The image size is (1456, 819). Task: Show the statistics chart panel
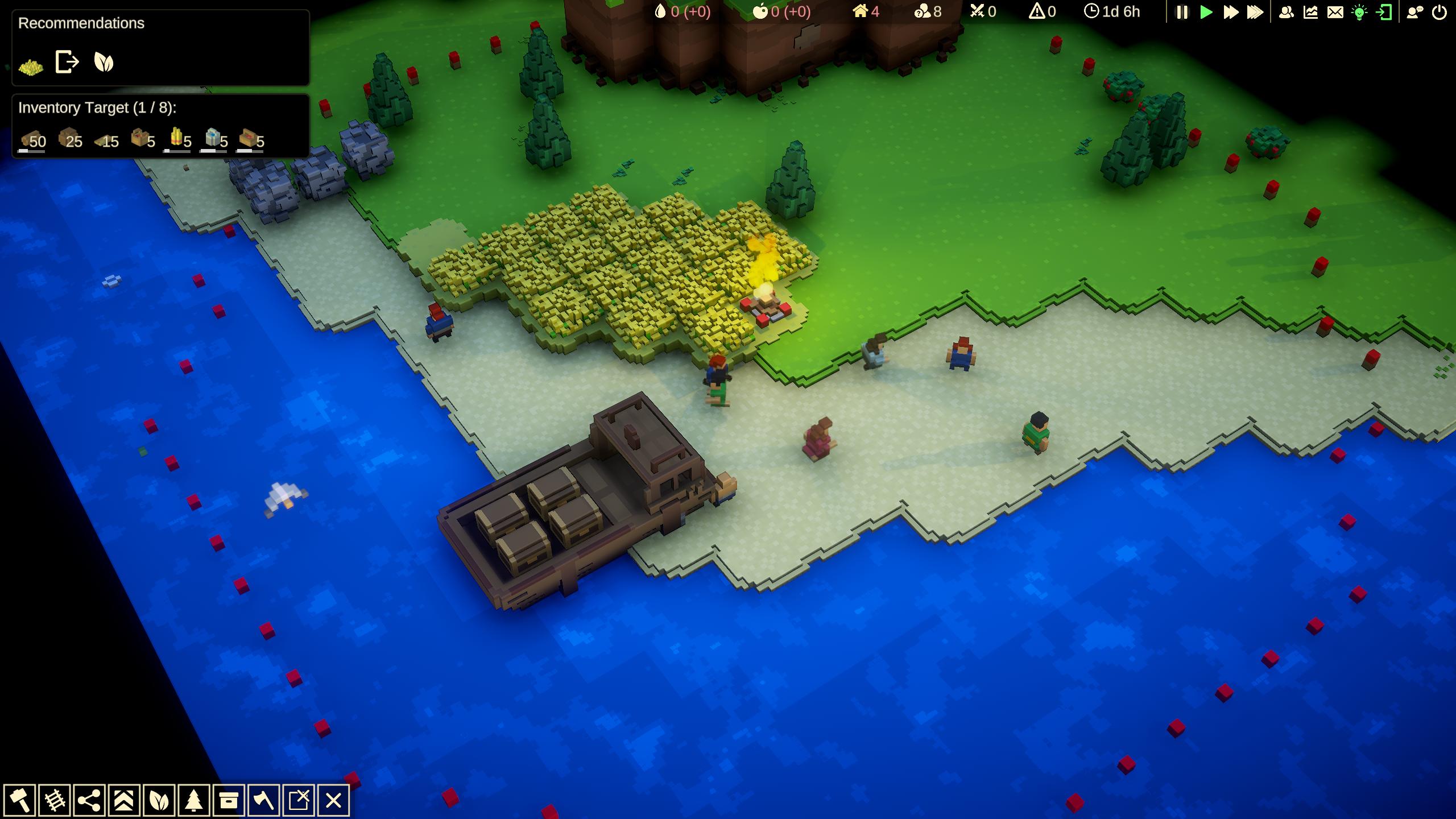(x=1310, y=12)
